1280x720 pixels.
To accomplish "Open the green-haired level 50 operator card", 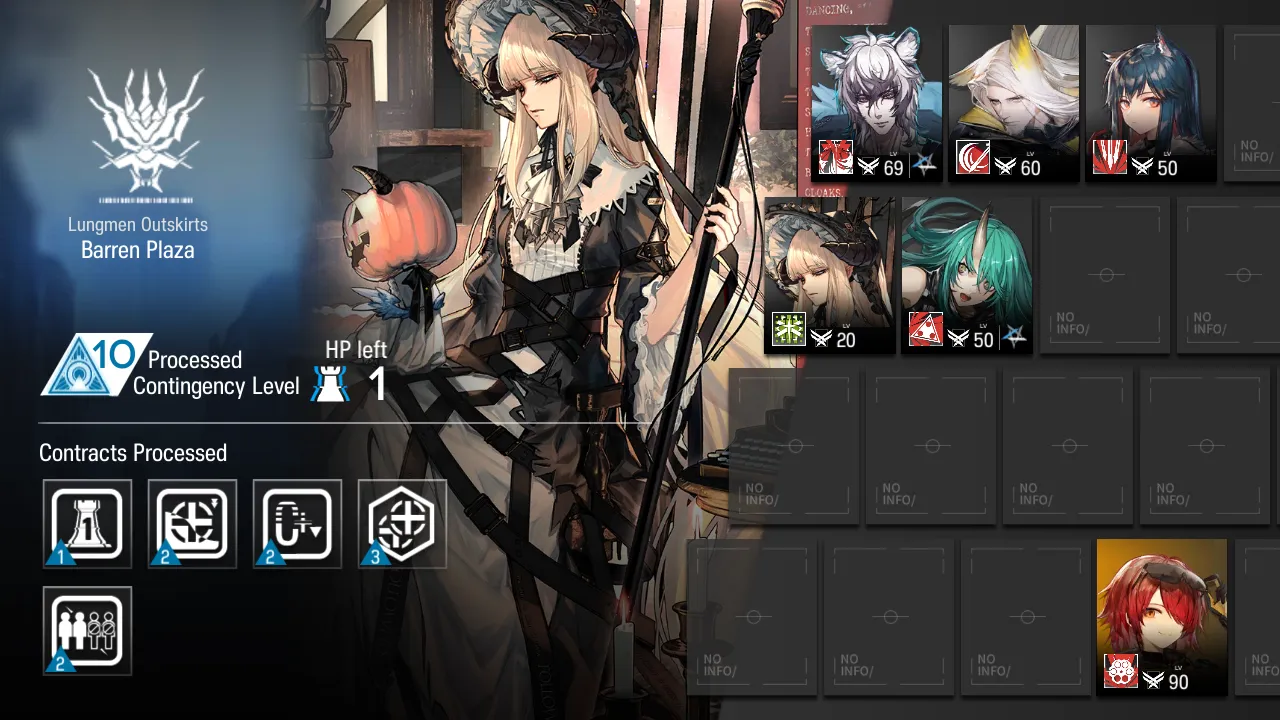I will [x=966, y=274].
